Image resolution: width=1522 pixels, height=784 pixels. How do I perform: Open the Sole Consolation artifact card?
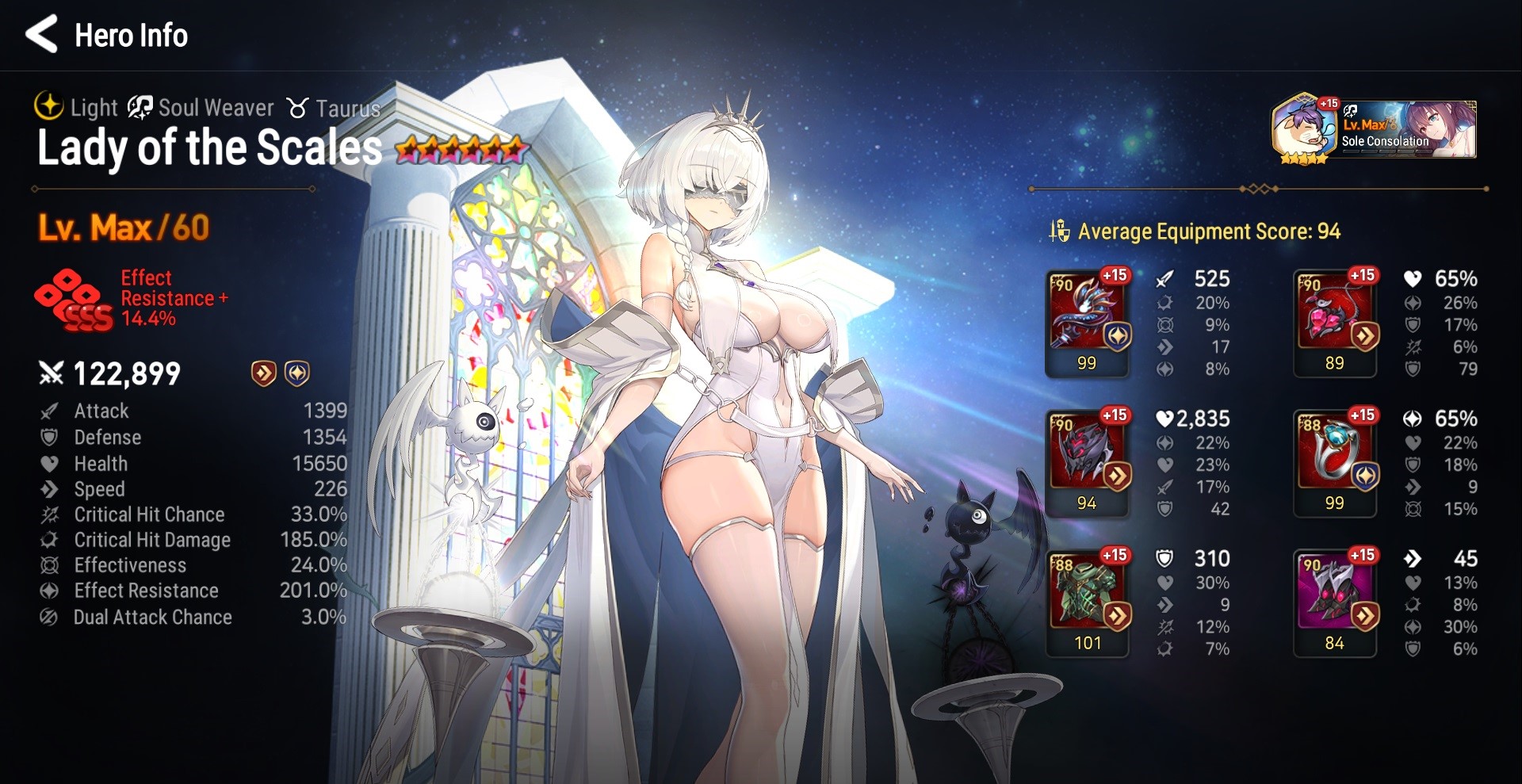(1375, 129)
